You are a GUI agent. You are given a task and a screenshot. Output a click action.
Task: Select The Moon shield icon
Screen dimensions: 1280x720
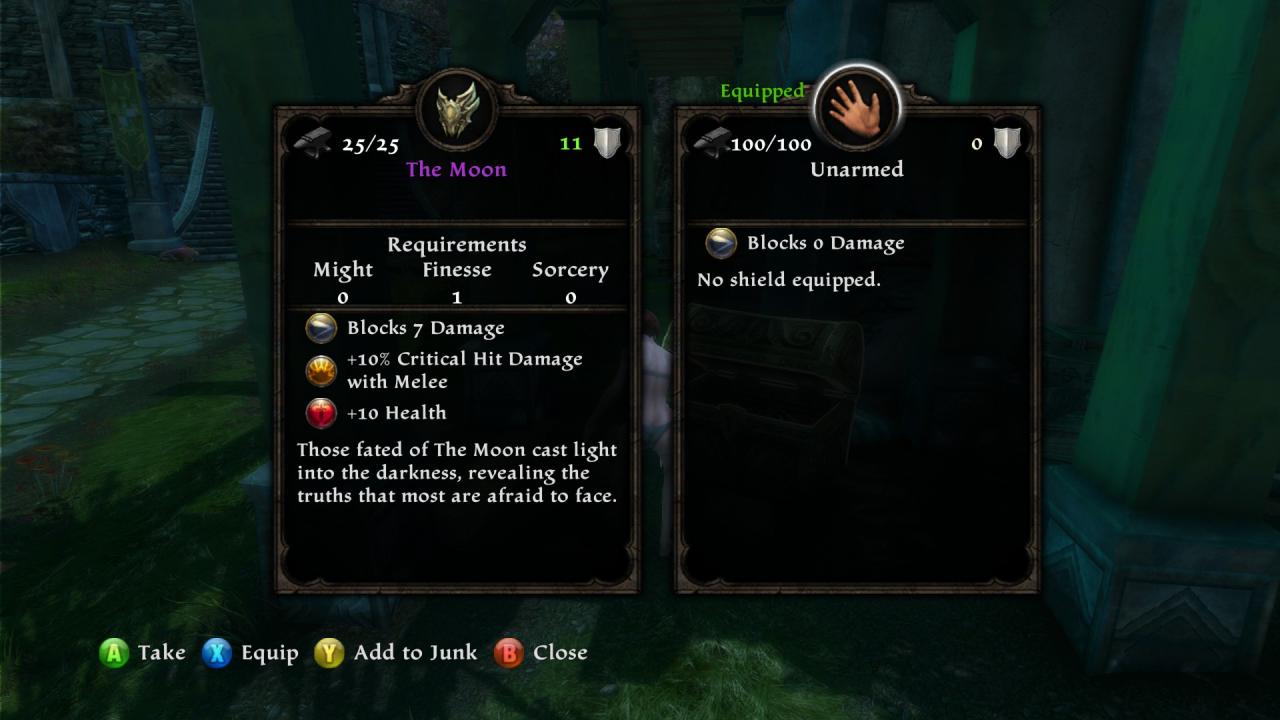coord(457,108)
